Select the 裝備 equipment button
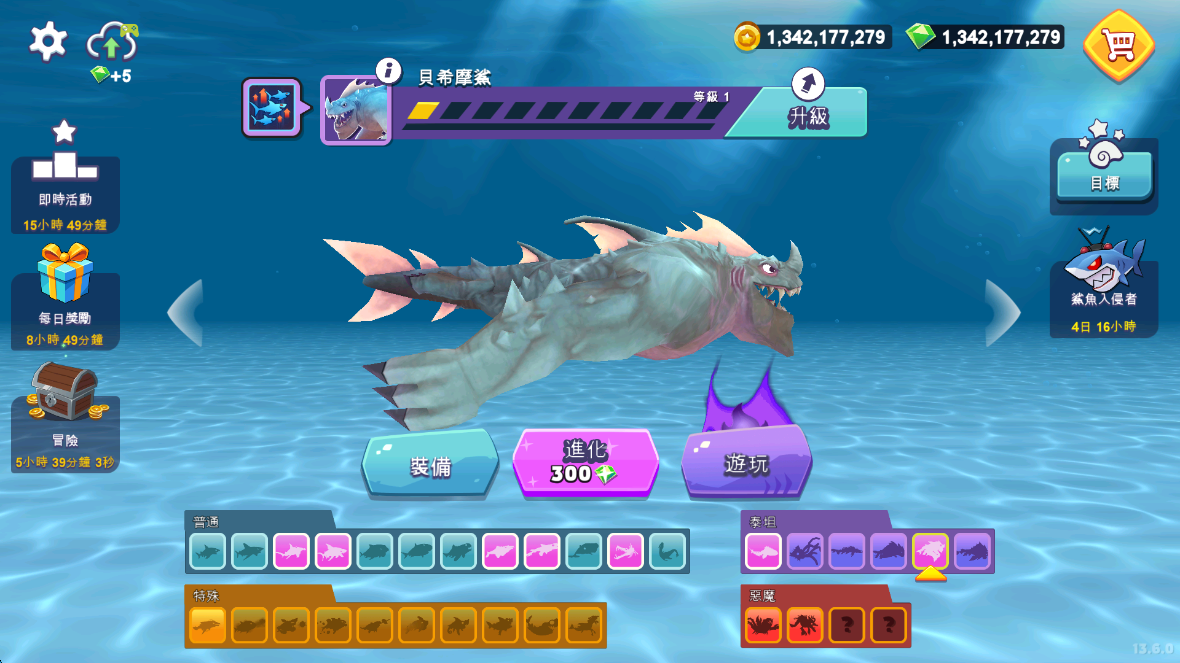Screen dimensions: 1180x663 coord(430,464)
